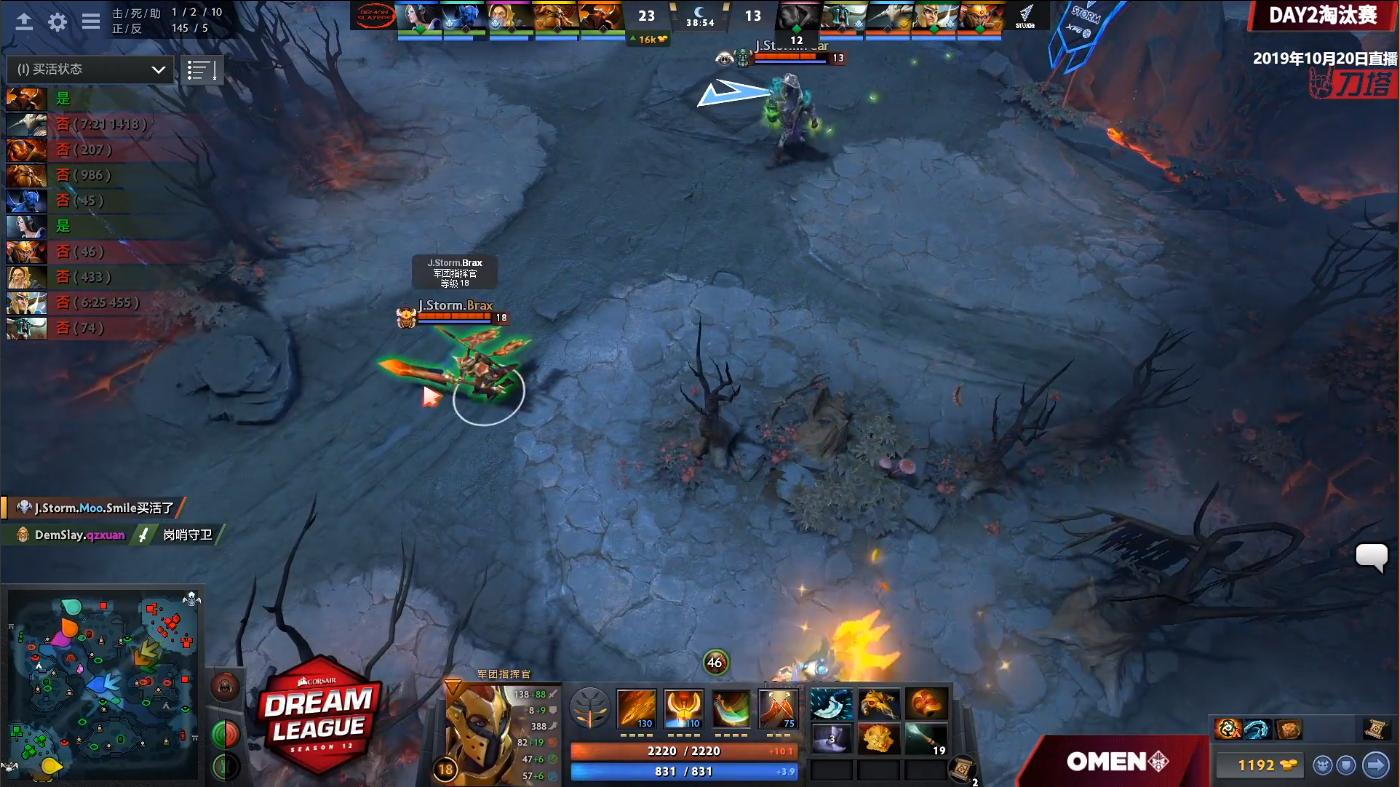Open the hamburger menu at top left
1400x787 pixels.
point(91,20)
